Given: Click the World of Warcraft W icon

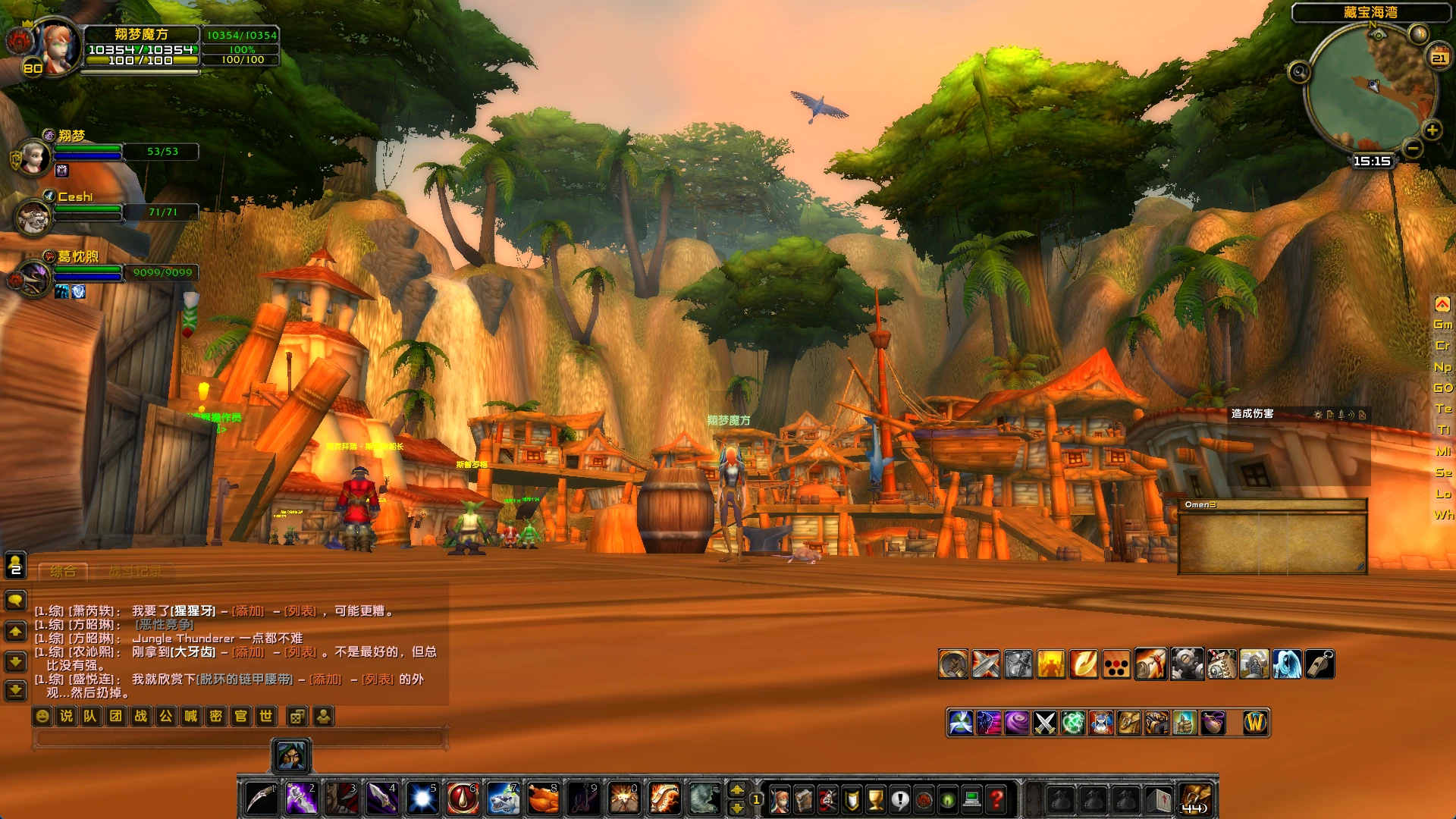Looking at the screenshot, I should [1255, 723].
